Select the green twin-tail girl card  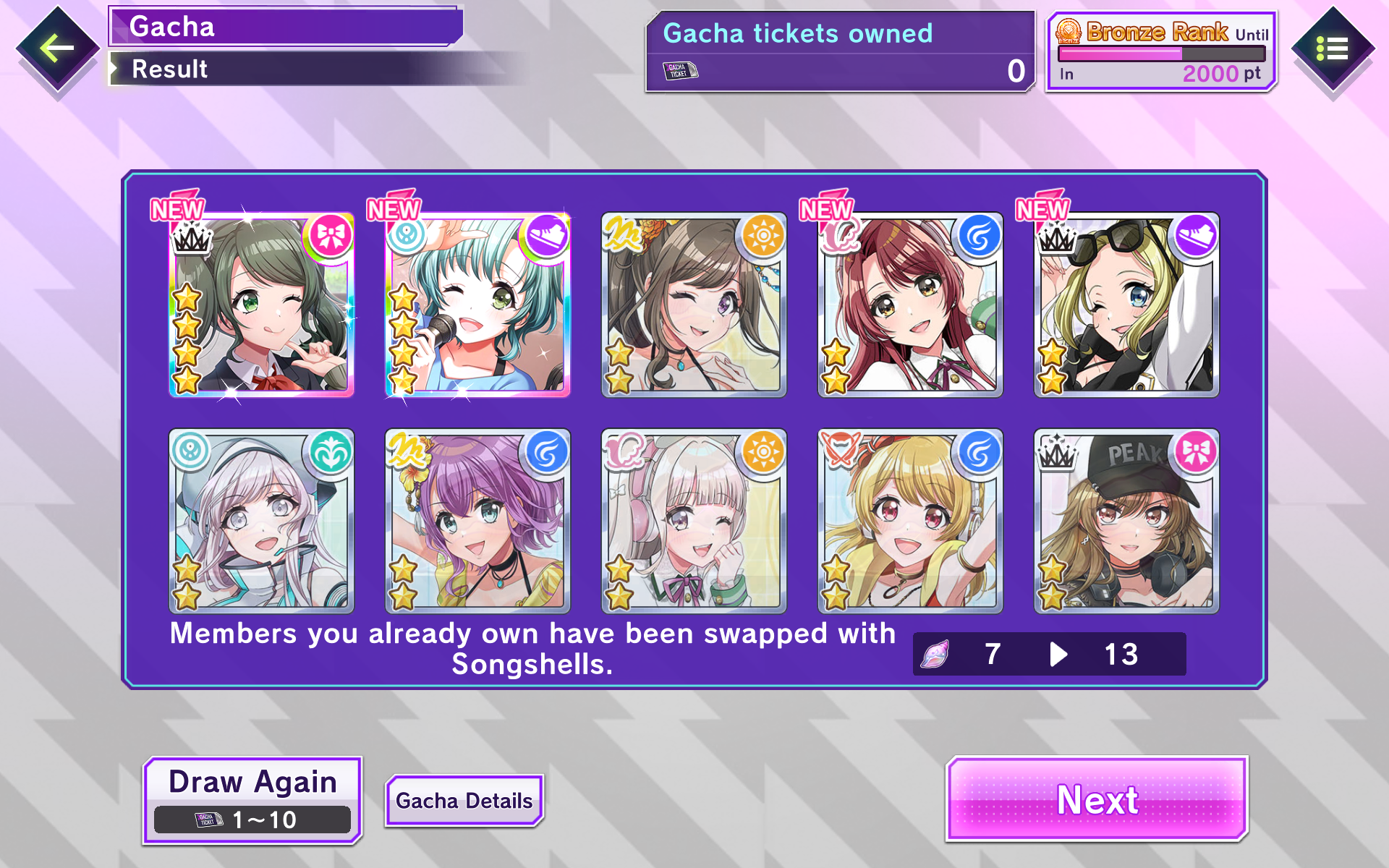click(x=261, y=305)
